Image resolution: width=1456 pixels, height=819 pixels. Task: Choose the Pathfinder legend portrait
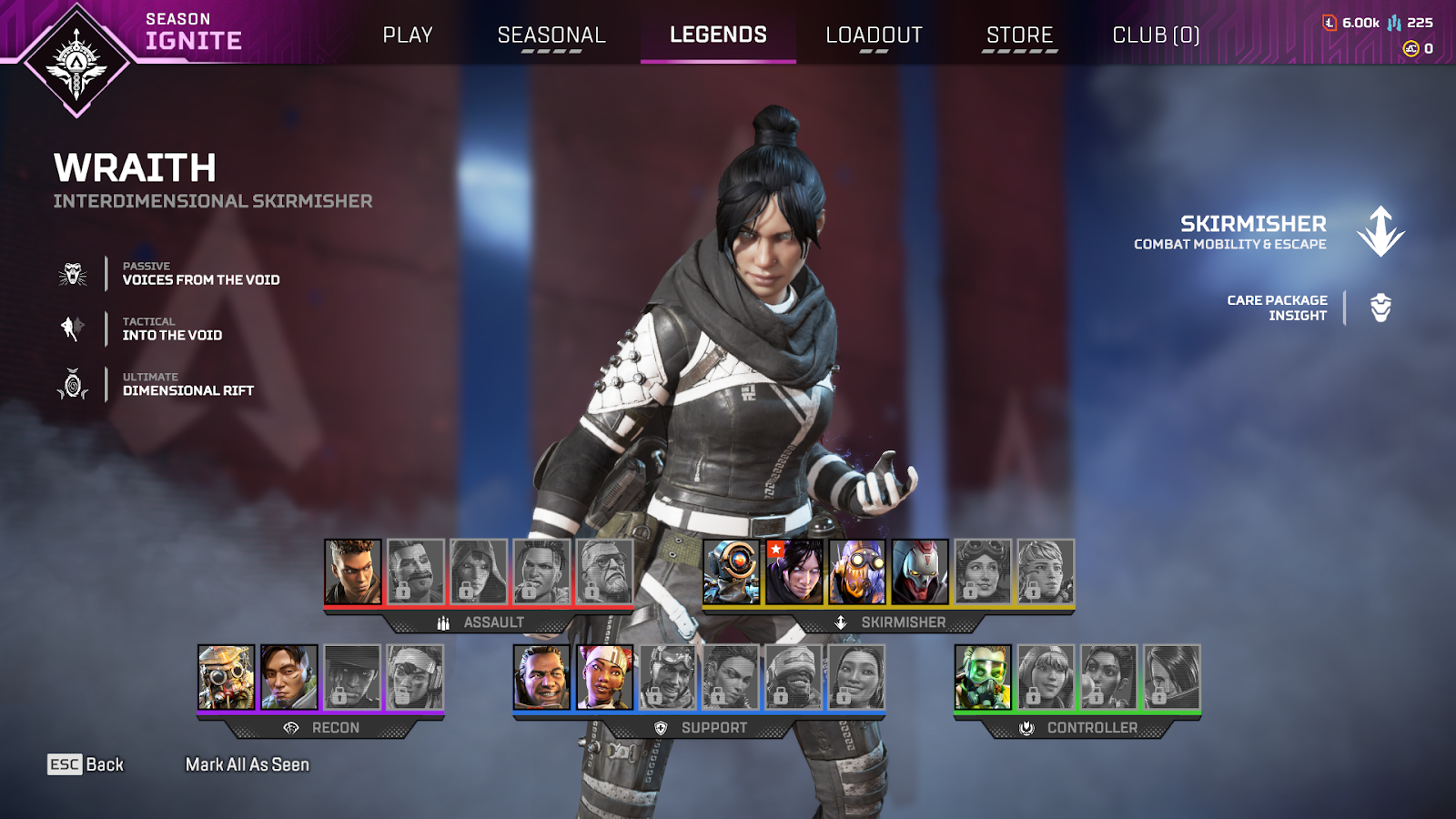point(732,571)
